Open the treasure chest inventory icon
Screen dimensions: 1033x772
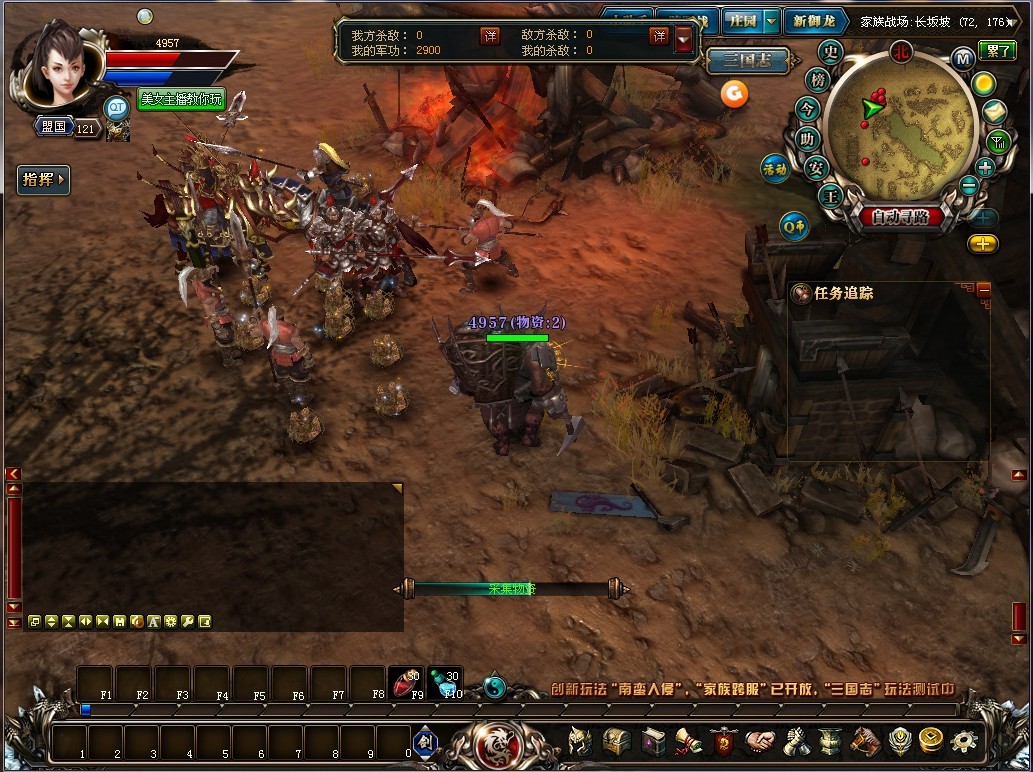click(x=615, y=741)
